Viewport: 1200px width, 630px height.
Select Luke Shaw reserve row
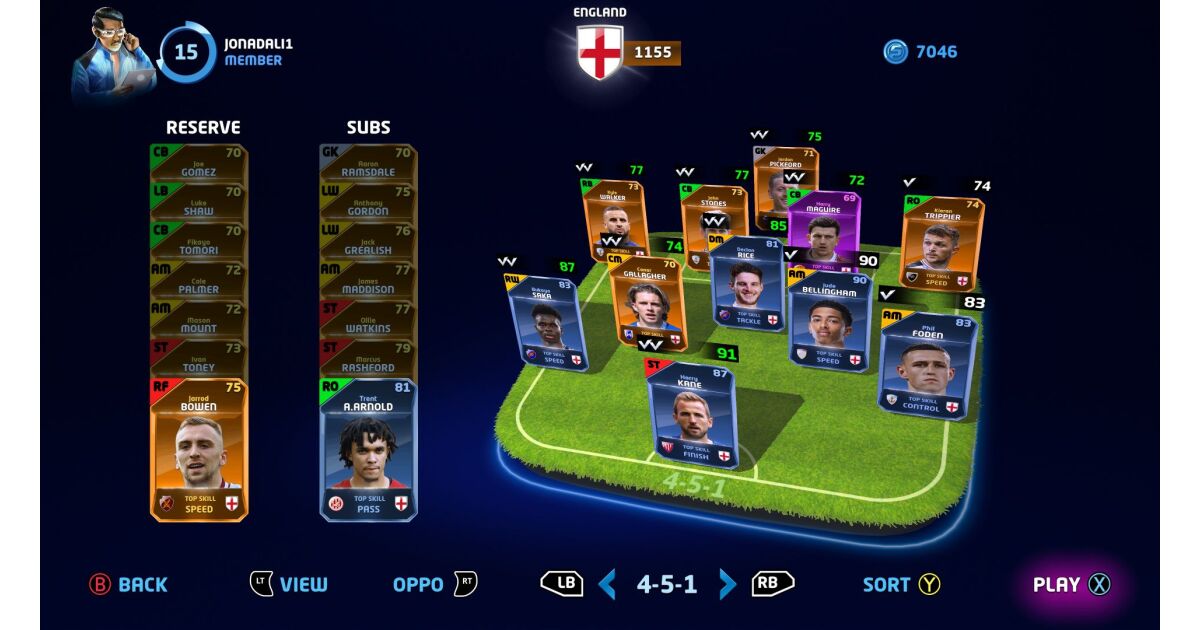(x=199, y=202)
